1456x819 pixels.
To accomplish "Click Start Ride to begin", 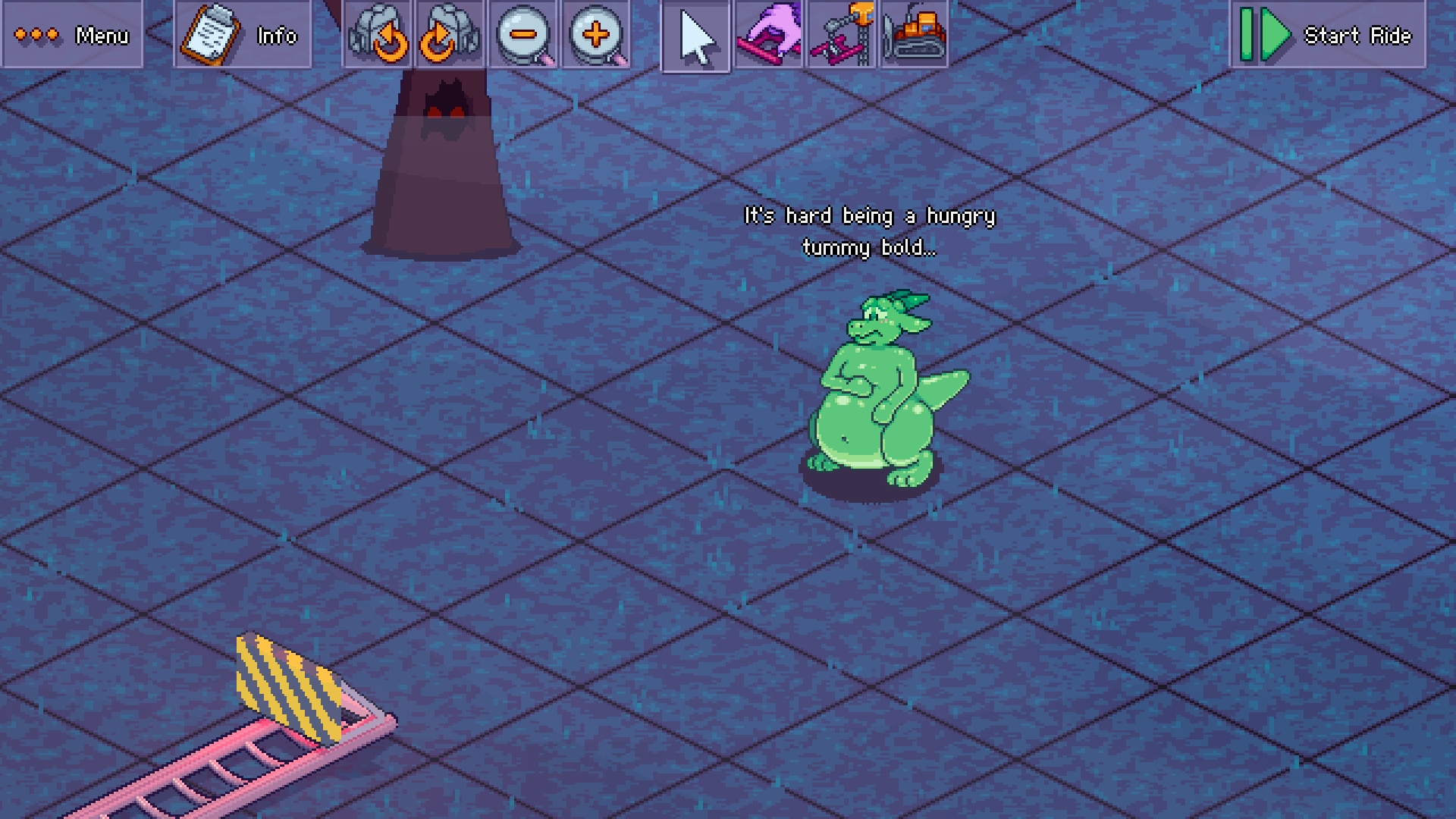I will click(x=1327, y=35).
